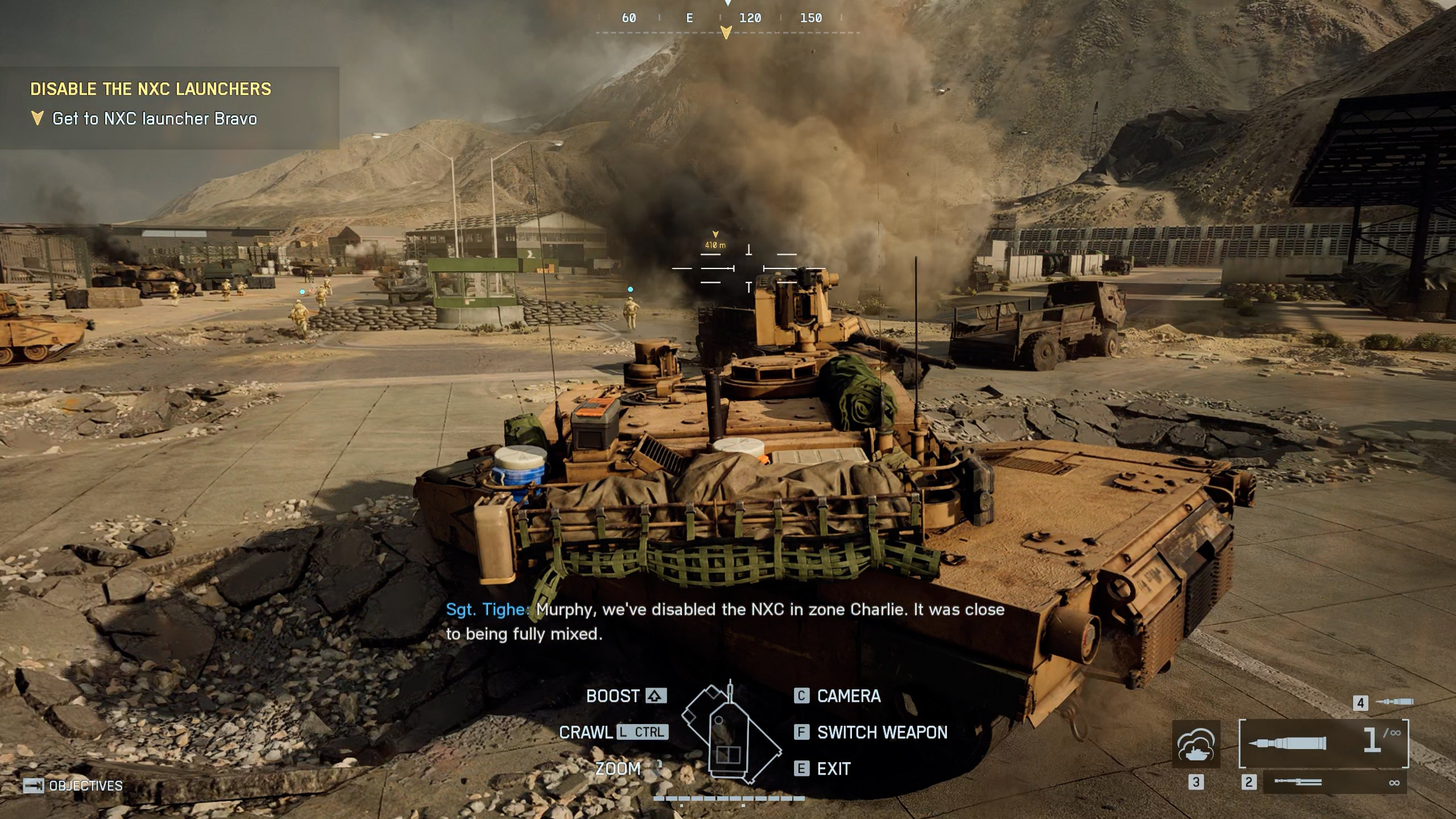
Task: Select the 410 m objective waypoint marker
Action: [715, 241]
